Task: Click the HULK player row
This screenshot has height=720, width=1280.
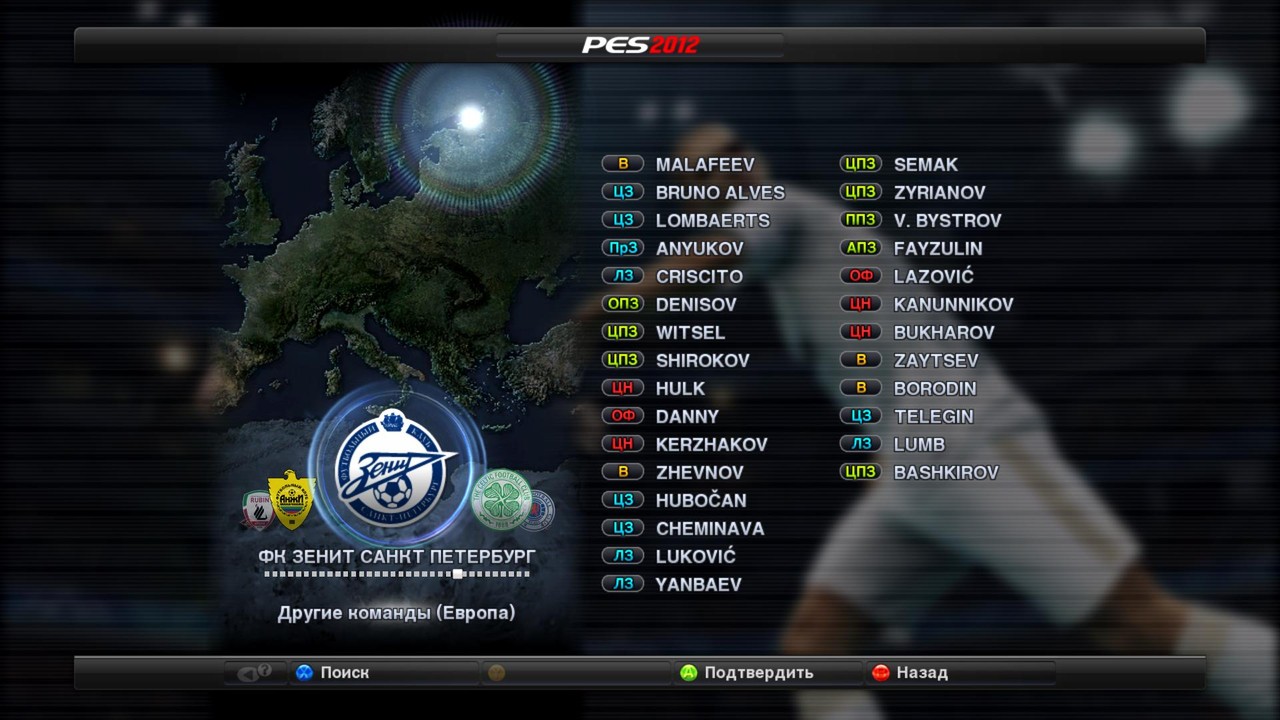Action: [x=680, y=388]
